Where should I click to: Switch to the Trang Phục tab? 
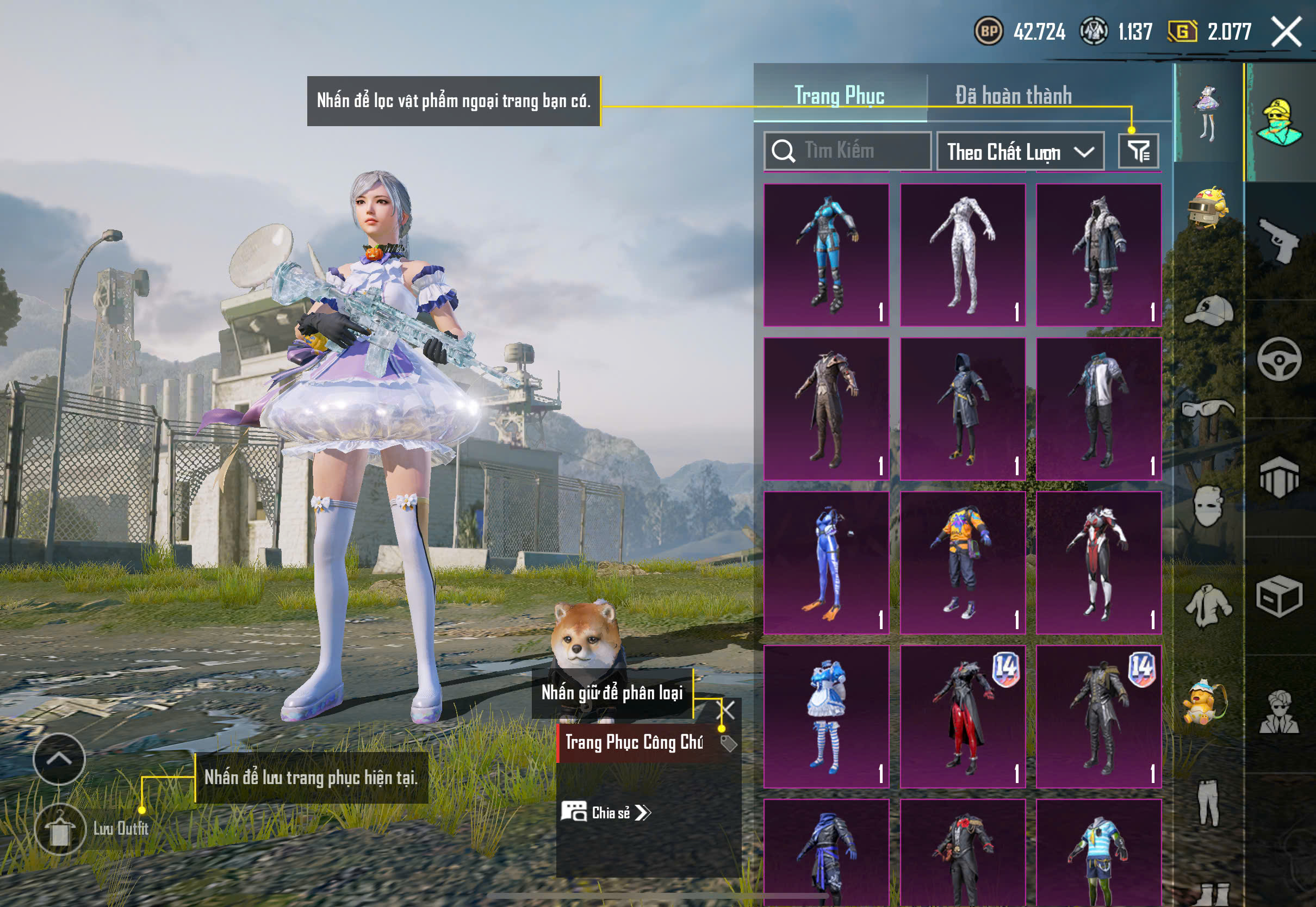coord(839,95)
